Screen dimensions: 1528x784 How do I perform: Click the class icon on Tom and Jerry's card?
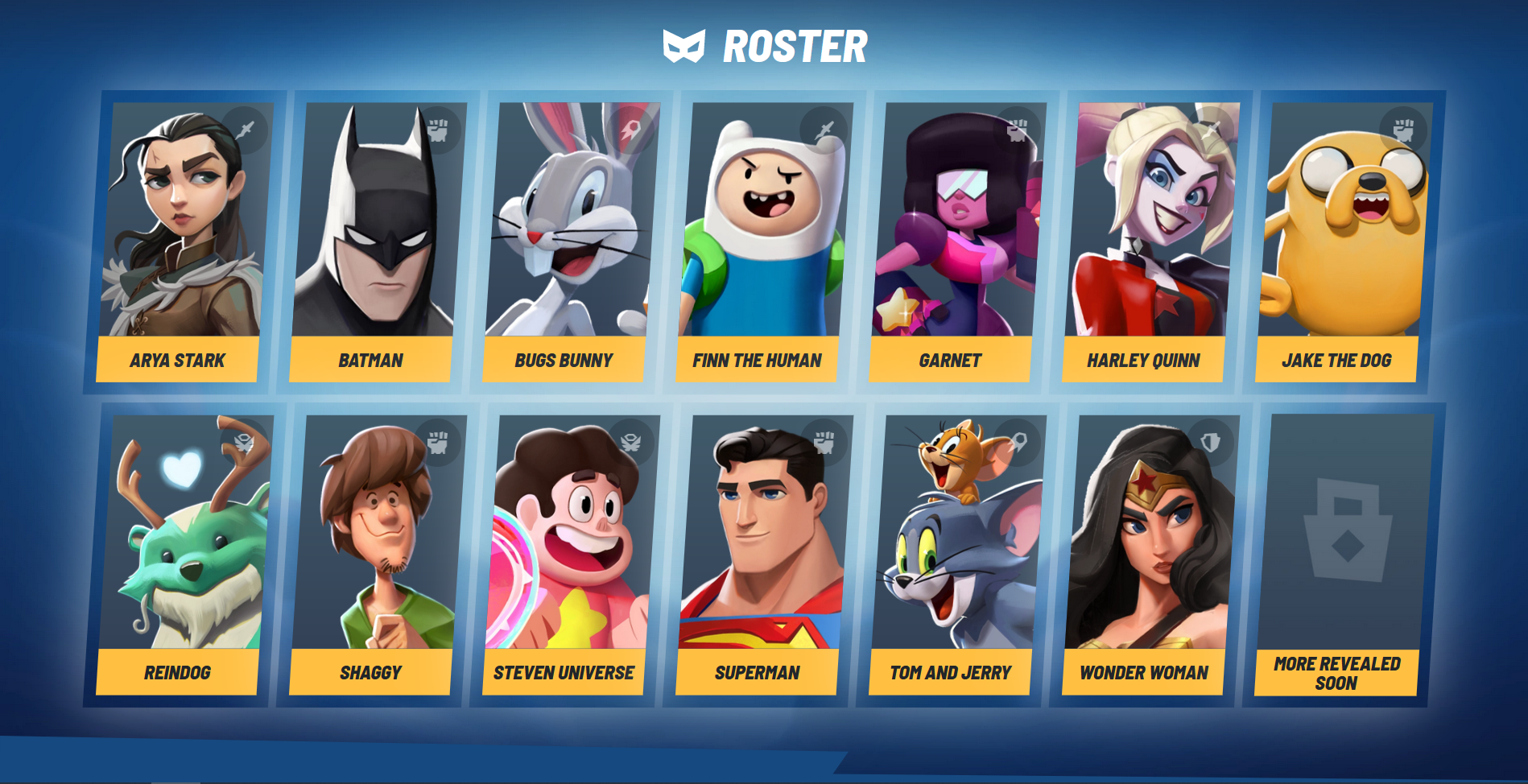1020,440
